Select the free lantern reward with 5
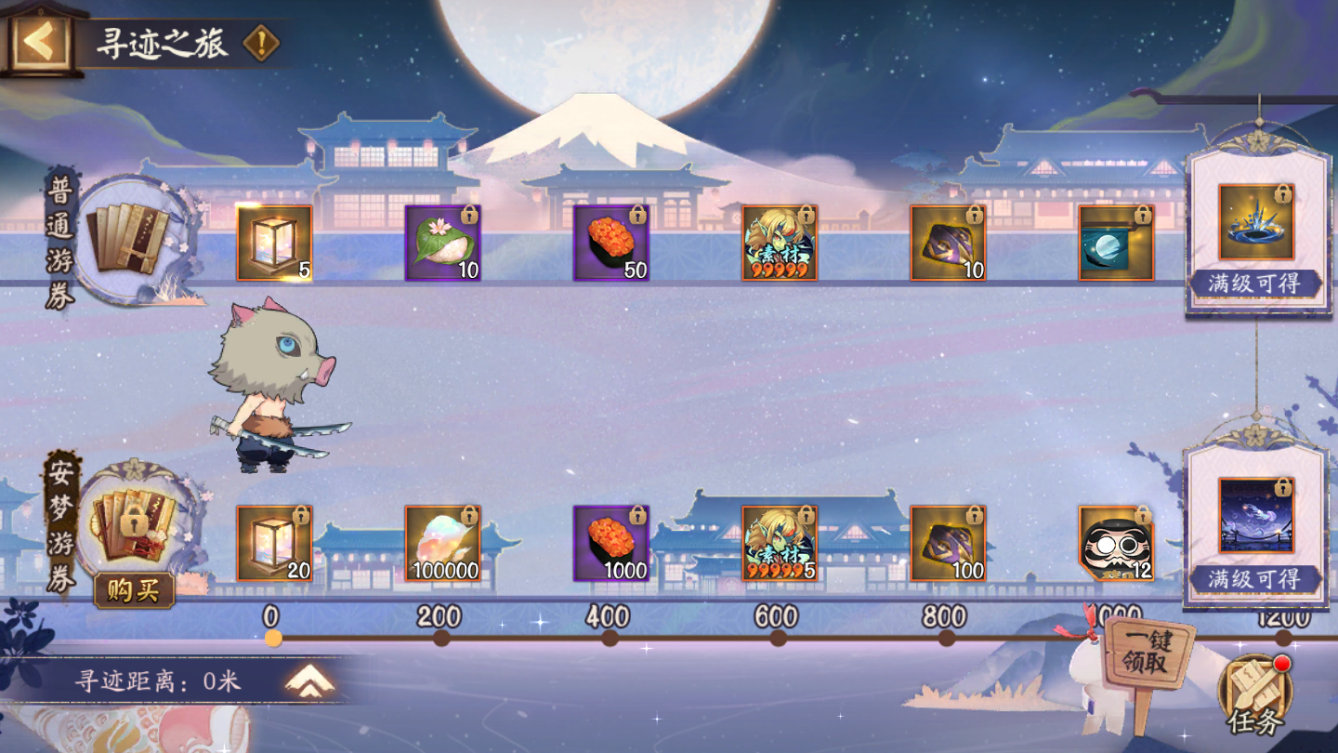Image resolution: width=1338 pixels, height=753 pixels. pos(274,243)
